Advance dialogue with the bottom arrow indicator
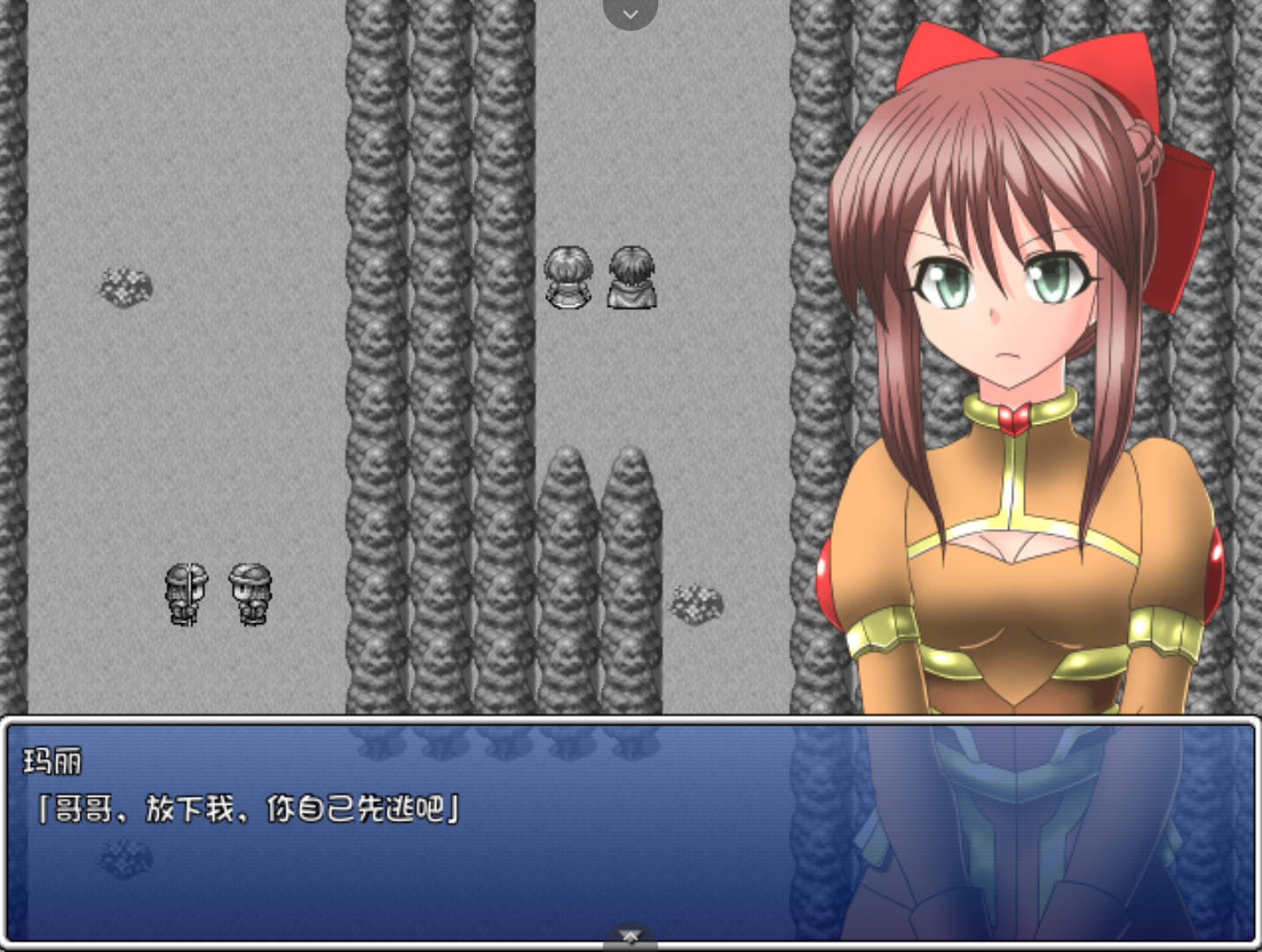1262x952 pixels. click(630, 936)
